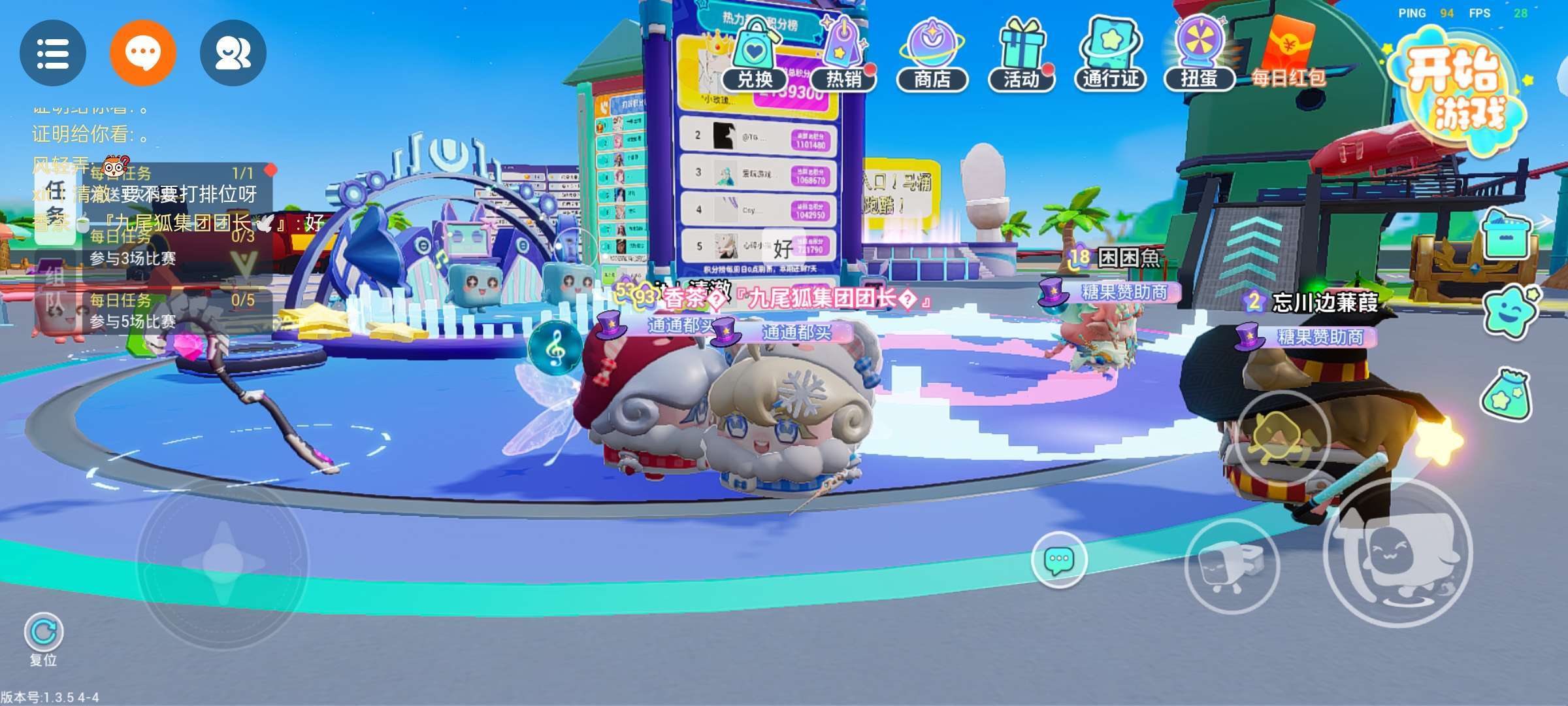Switch to the 组队 team tab
This screenshot has width=1568, height=706.
[x=56, y=288]
